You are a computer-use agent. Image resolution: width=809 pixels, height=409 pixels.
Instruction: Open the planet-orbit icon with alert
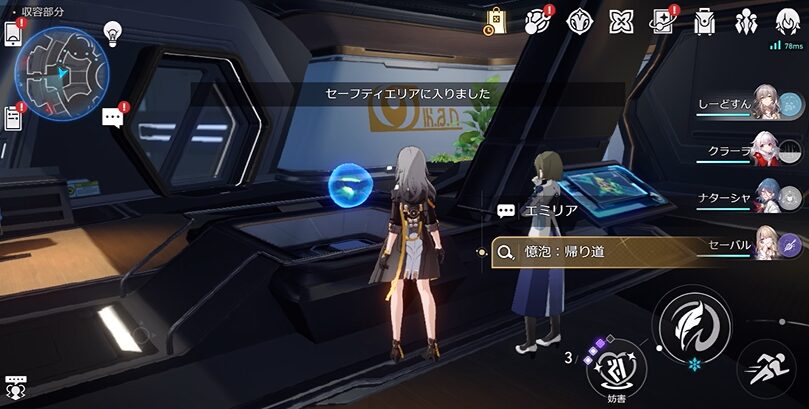(537, 20)
